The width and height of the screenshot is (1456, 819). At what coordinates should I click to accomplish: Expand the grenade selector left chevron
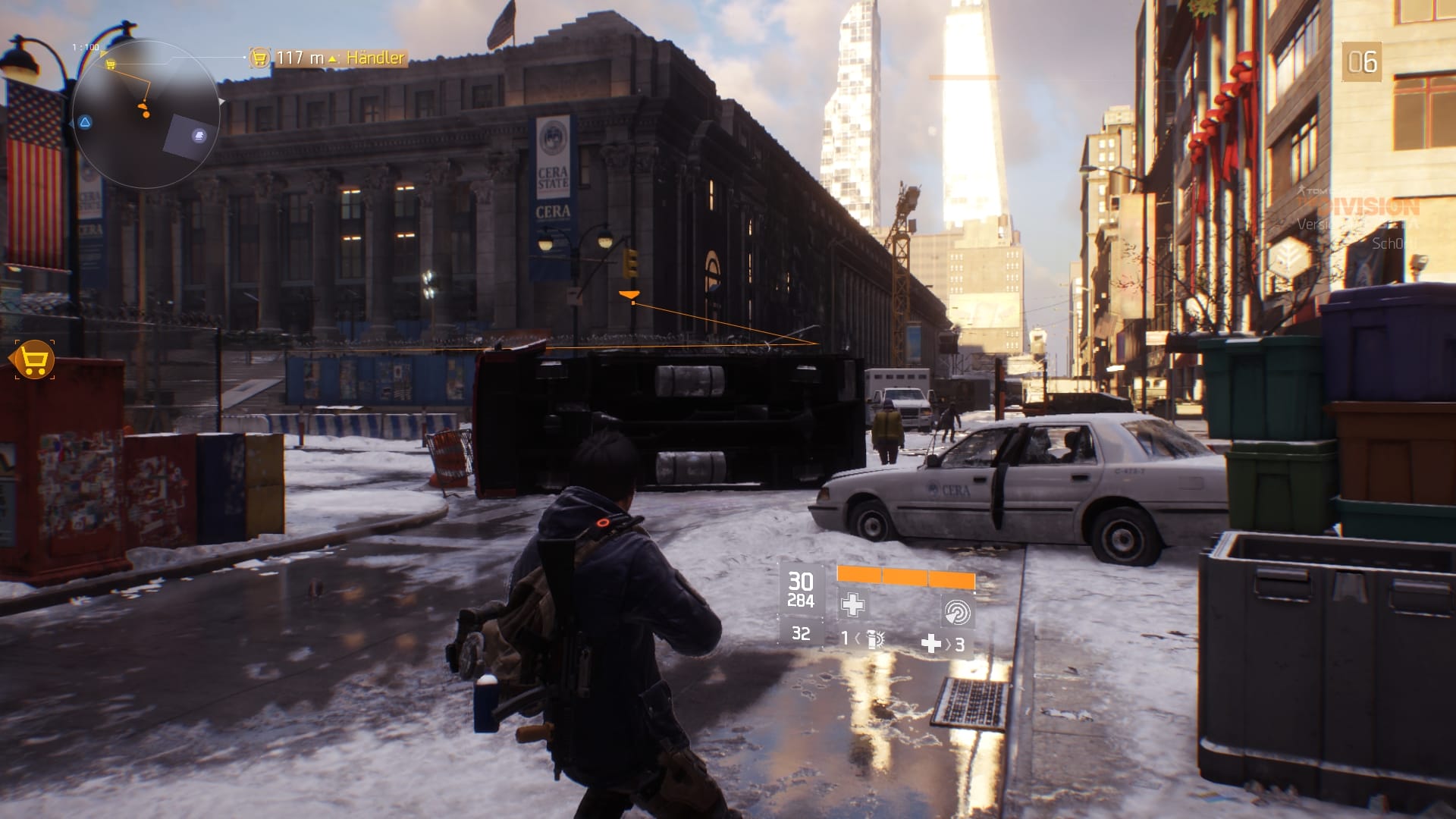coord(858,640)
